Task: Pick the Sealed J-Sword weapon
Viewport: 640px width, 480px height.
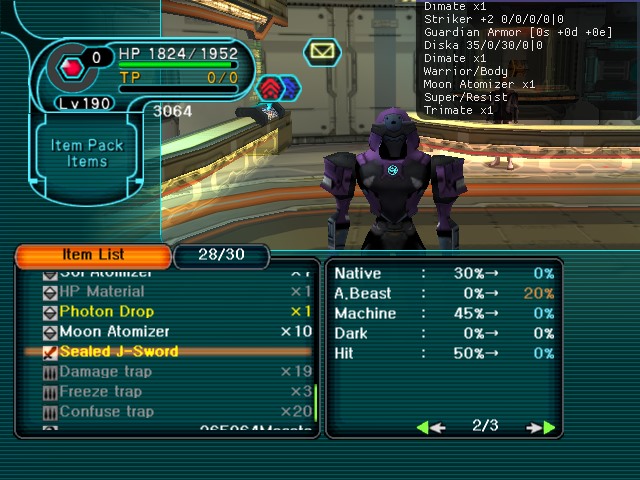Action: [118, 351]
